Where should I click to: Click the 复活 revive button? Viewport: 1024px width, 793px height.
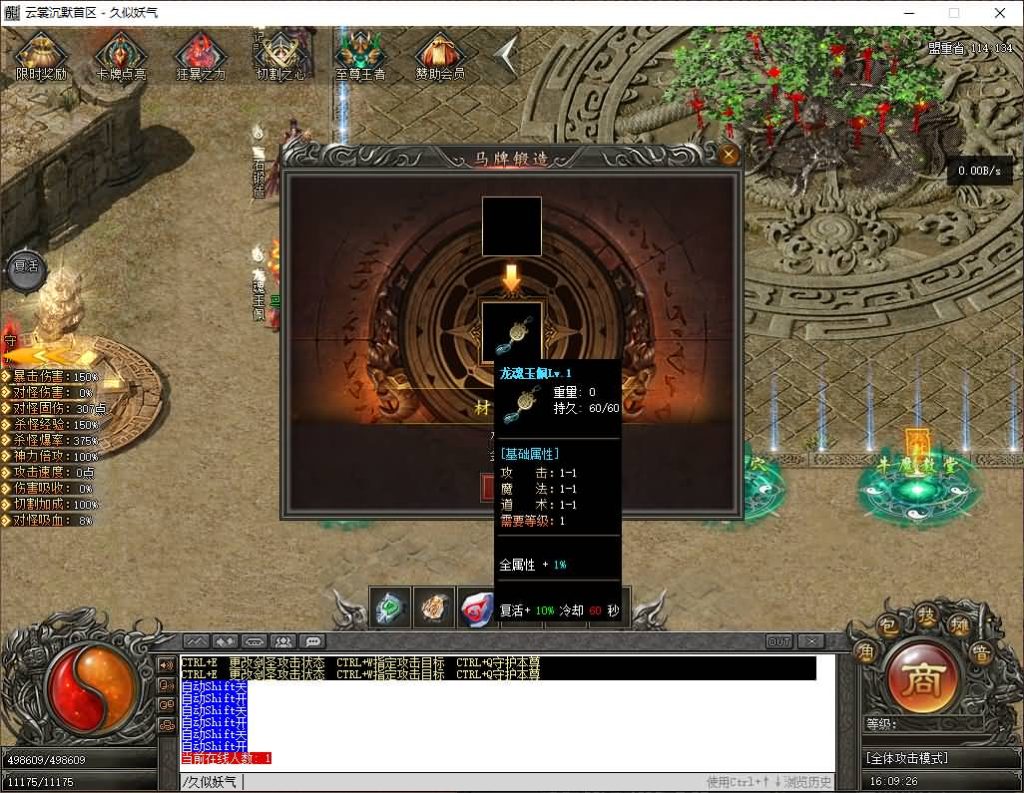[24, 267]
